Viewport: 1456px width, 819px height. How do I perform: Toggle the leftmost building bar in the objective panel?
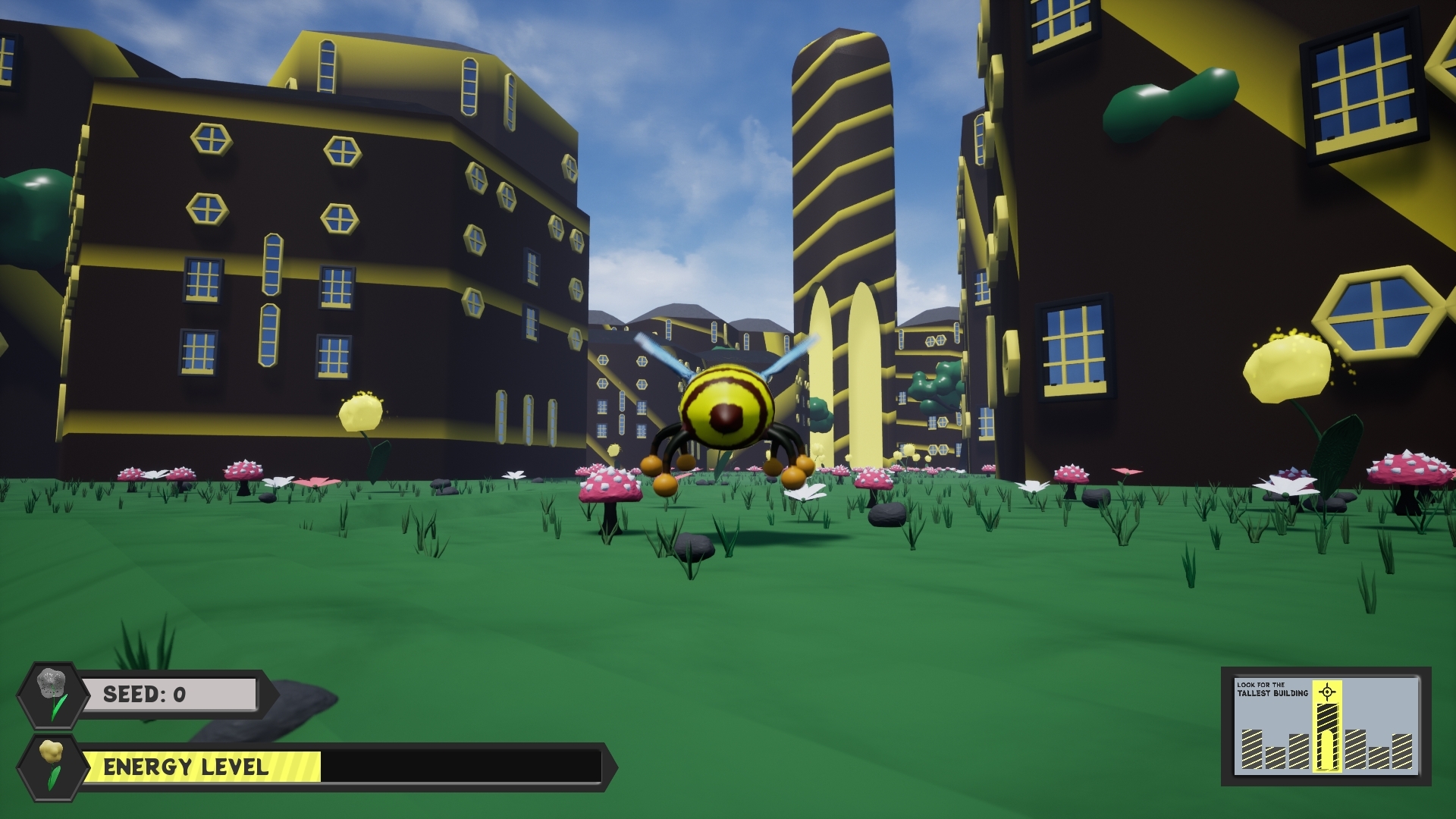pyautogui.click(x=1251, y=751)
